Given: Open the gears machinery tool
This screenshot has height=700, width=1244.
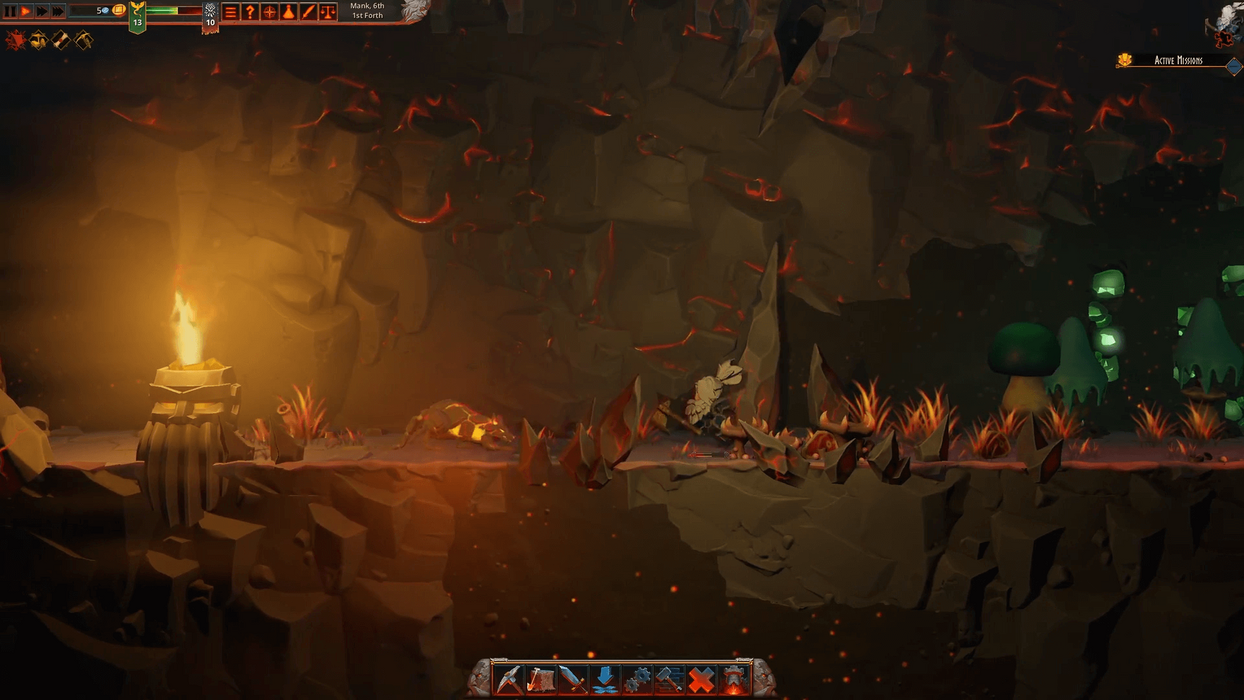Looking at the screenshot, I should point(637,679).
